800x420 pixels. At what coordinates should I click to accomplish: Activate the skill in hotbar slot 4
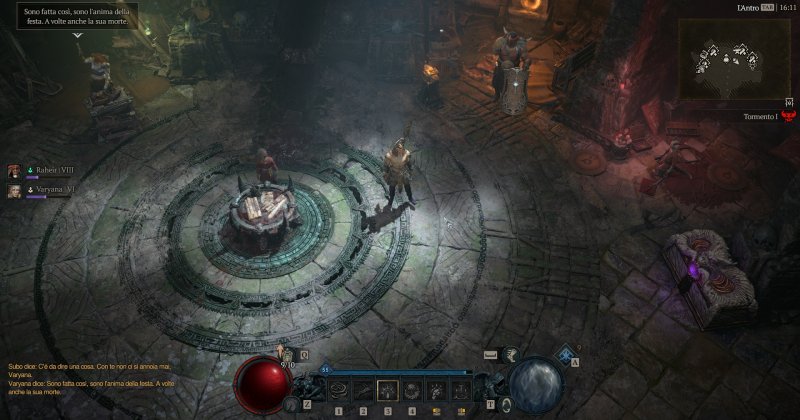412,391
